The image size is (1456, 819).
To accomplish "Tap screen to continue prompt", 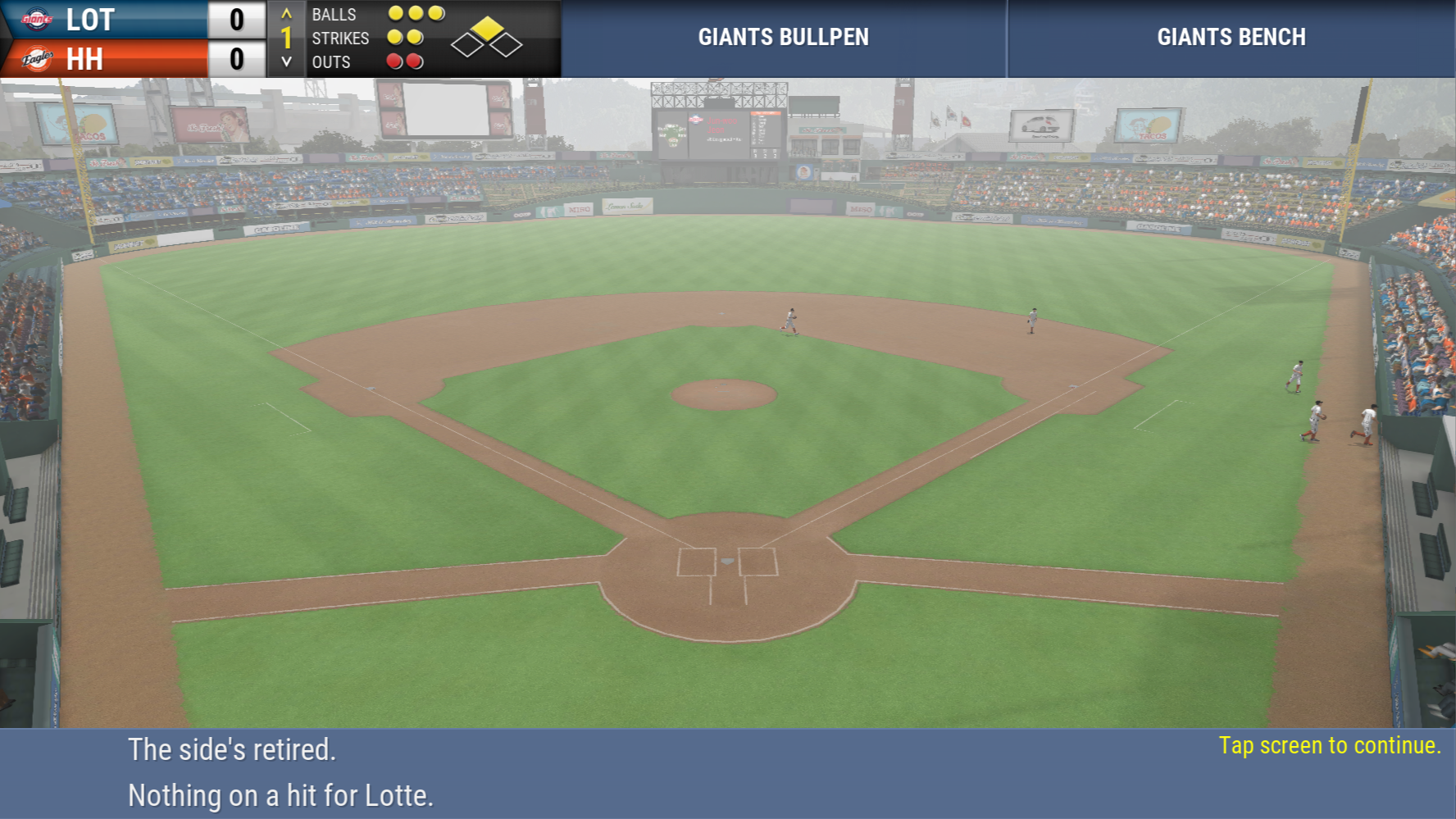I will pyautogui.click(x=1329, y=745).
